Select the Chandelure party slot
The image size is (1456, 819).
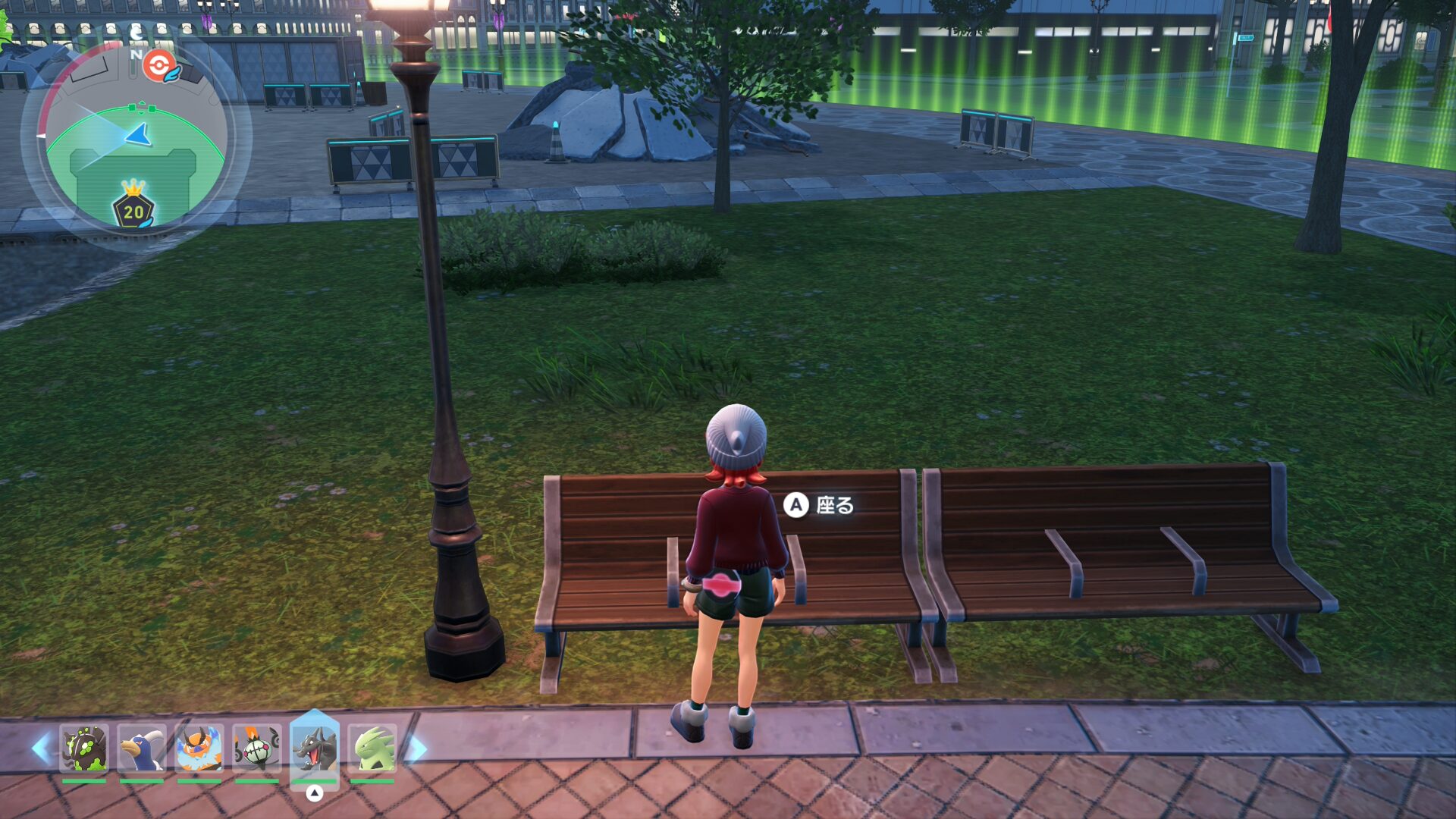[x=257, y=748]
